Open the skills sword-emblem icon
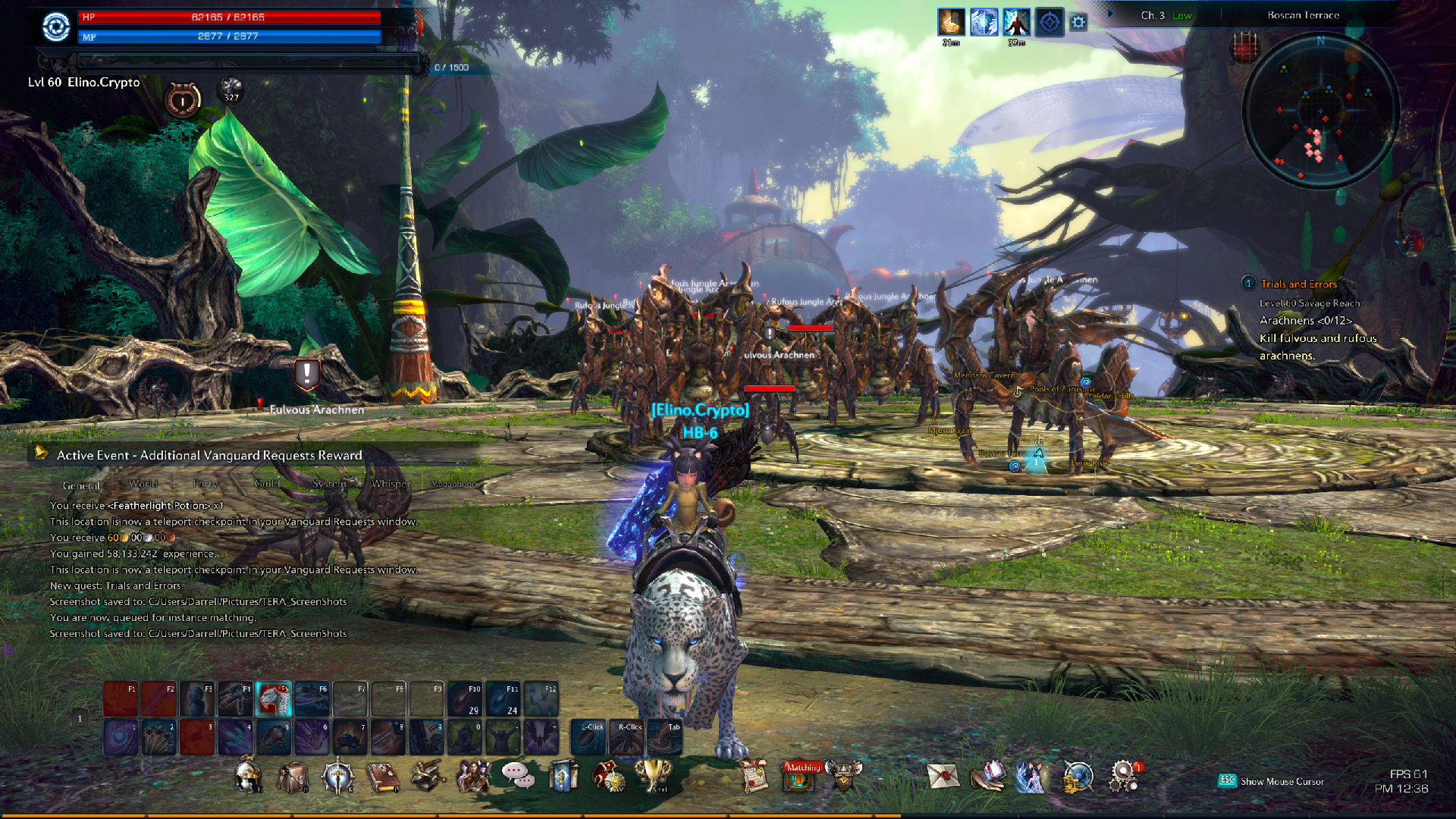 click(337, 776)
